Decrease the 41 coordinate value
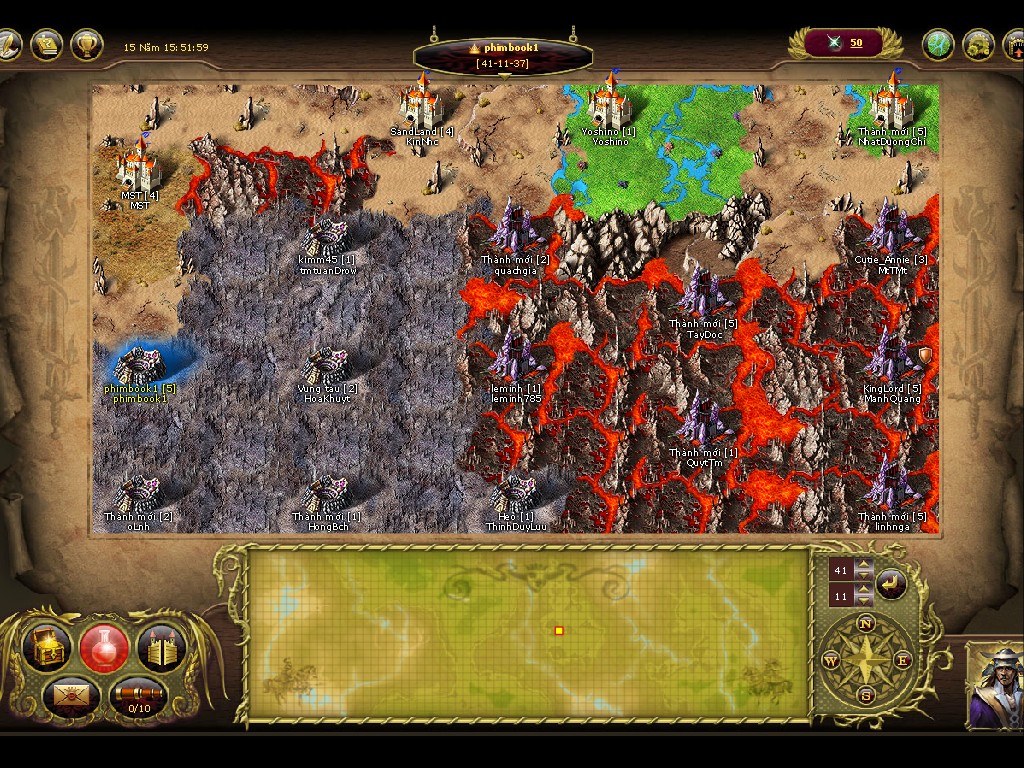This screenshot has width=1024, height=768. tap(864, 577)
